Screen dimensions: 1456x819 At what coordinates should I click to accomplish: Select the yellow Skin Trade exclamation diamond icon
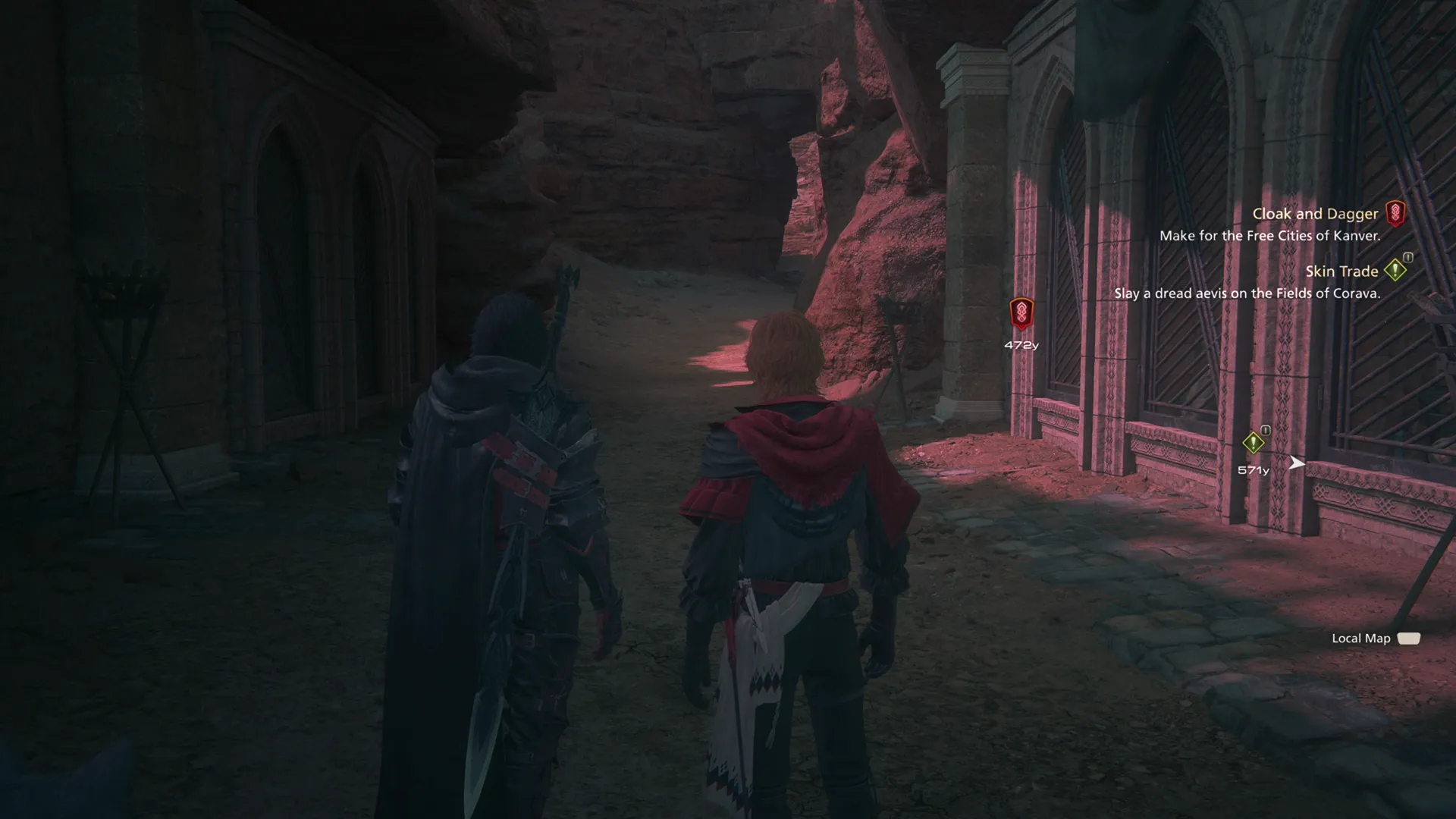pos(1397,271)
